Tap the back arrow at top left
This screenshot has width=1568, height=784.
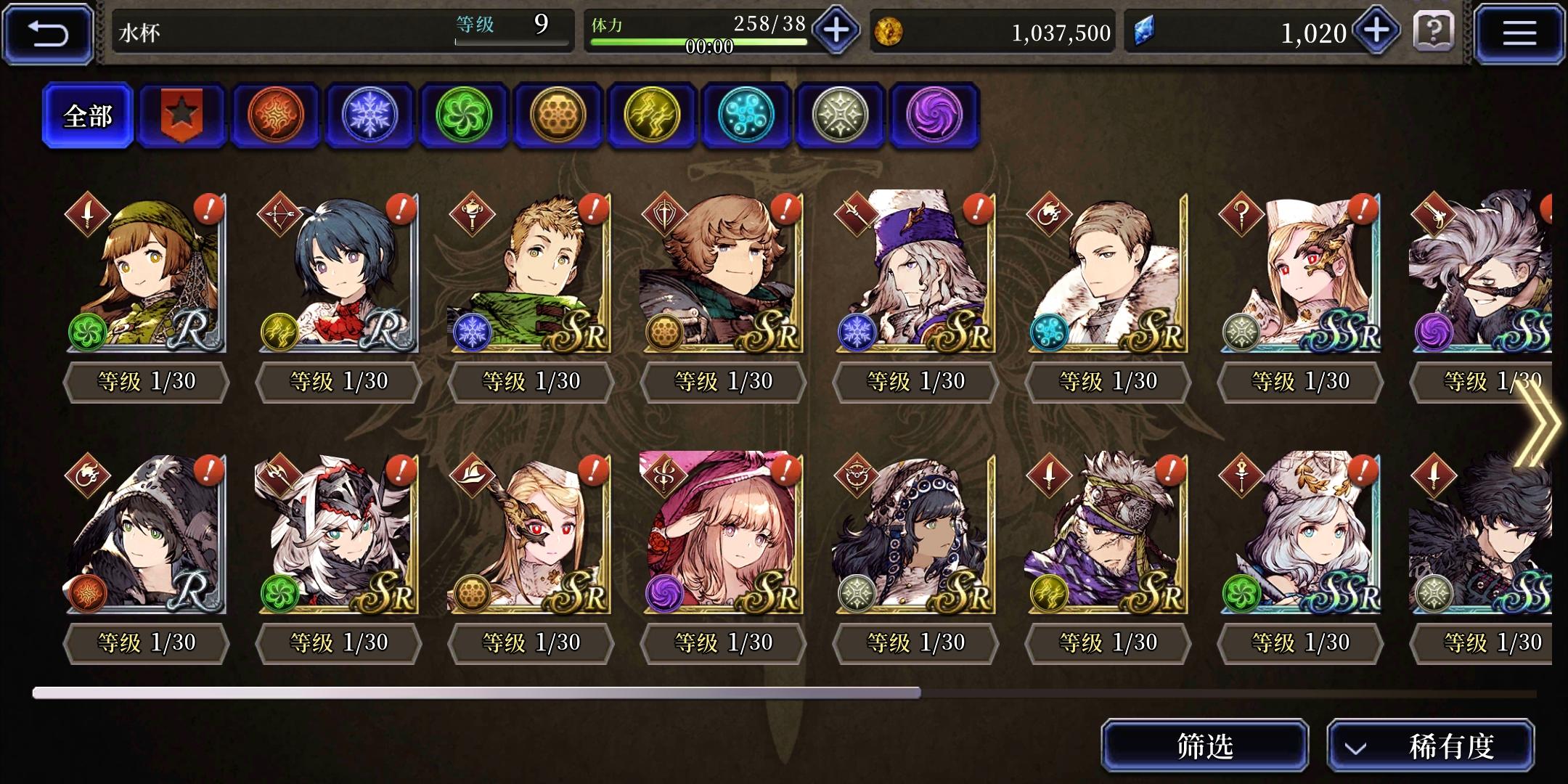tap(46, 32)
